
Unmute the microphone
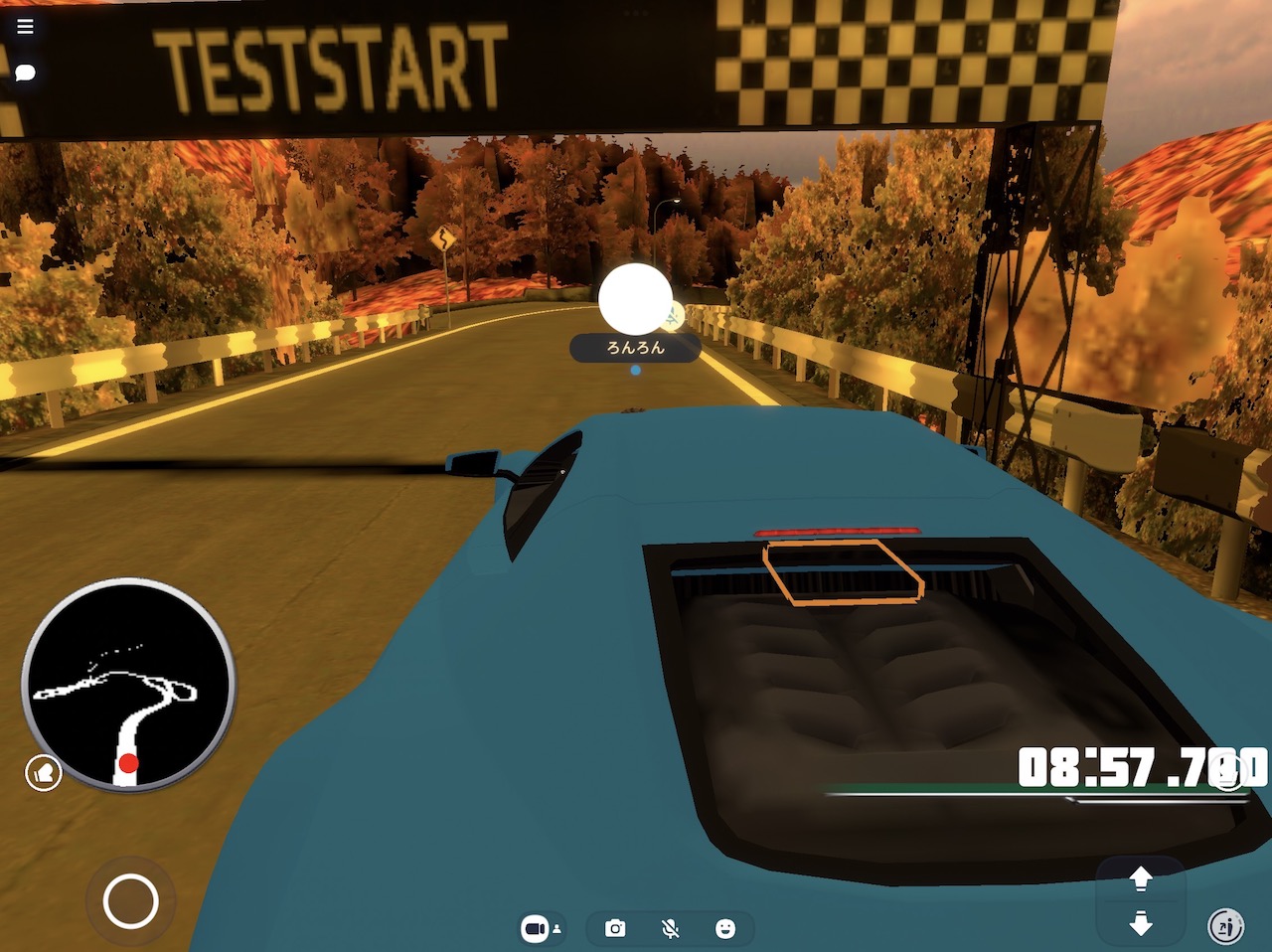click(x=672, y=927)
